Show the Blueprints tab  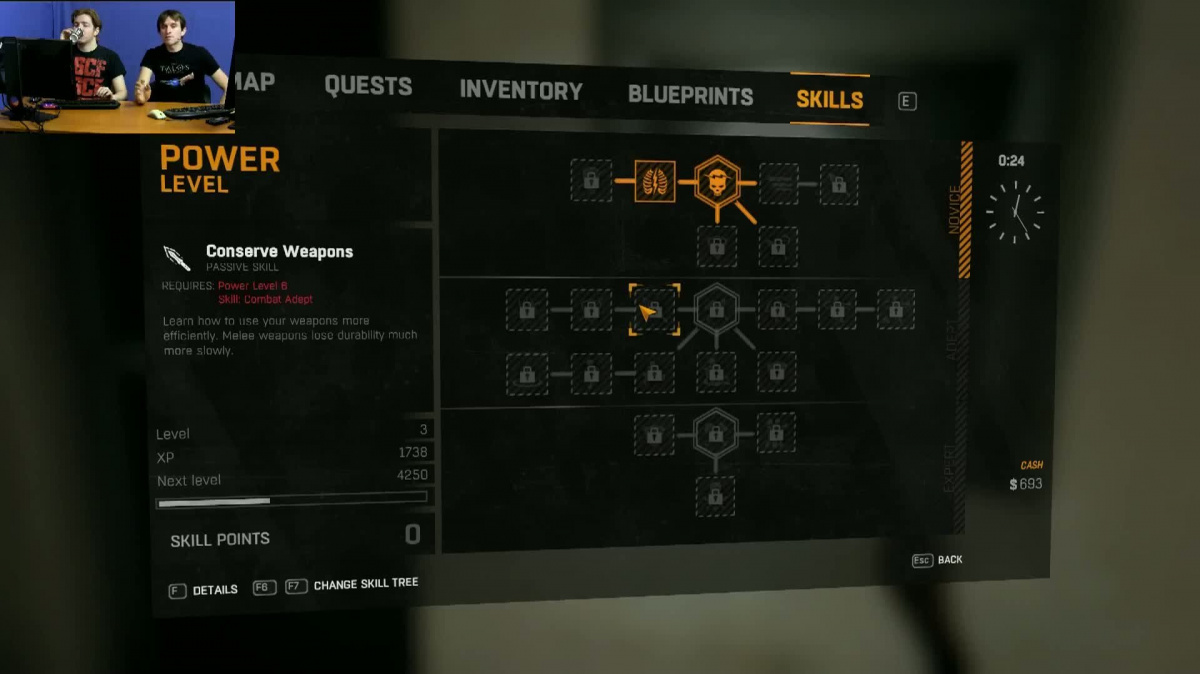click(x=690, y=96)
